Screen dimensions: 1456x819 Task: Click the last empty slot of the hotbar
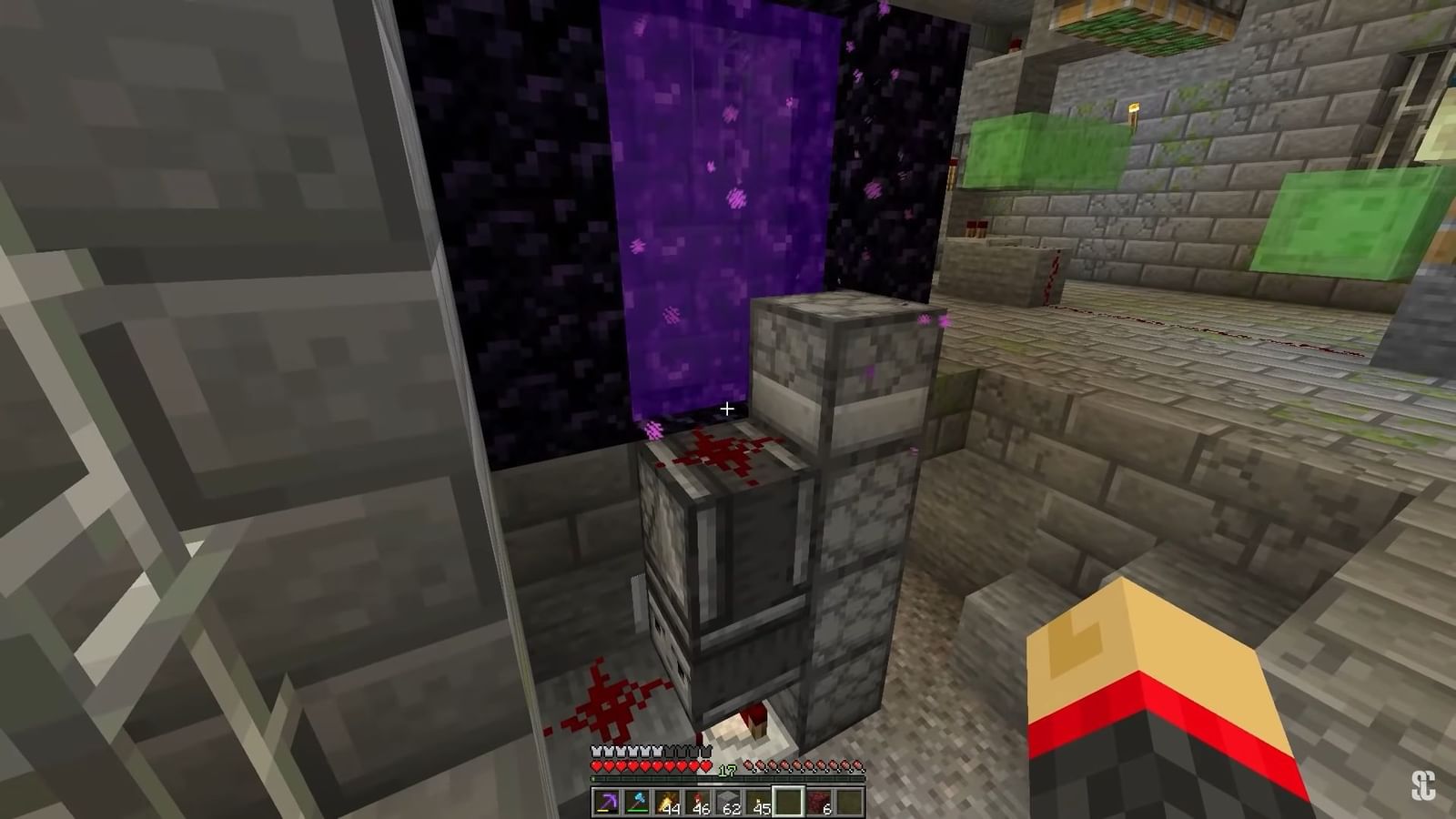pyautogui.click(x=848, y=801)
